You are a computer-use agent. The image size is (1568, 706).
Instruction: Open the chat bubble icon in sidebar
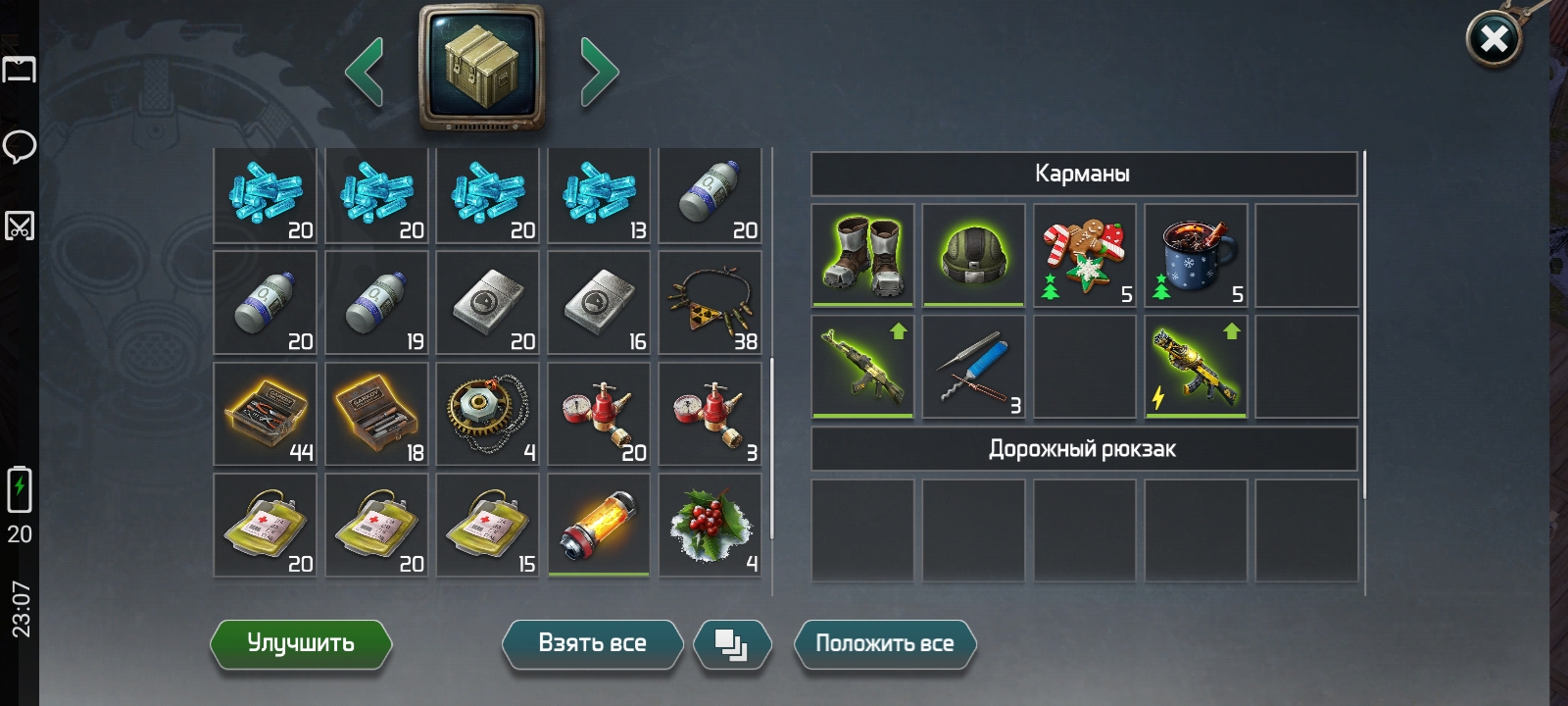(20, 147)
